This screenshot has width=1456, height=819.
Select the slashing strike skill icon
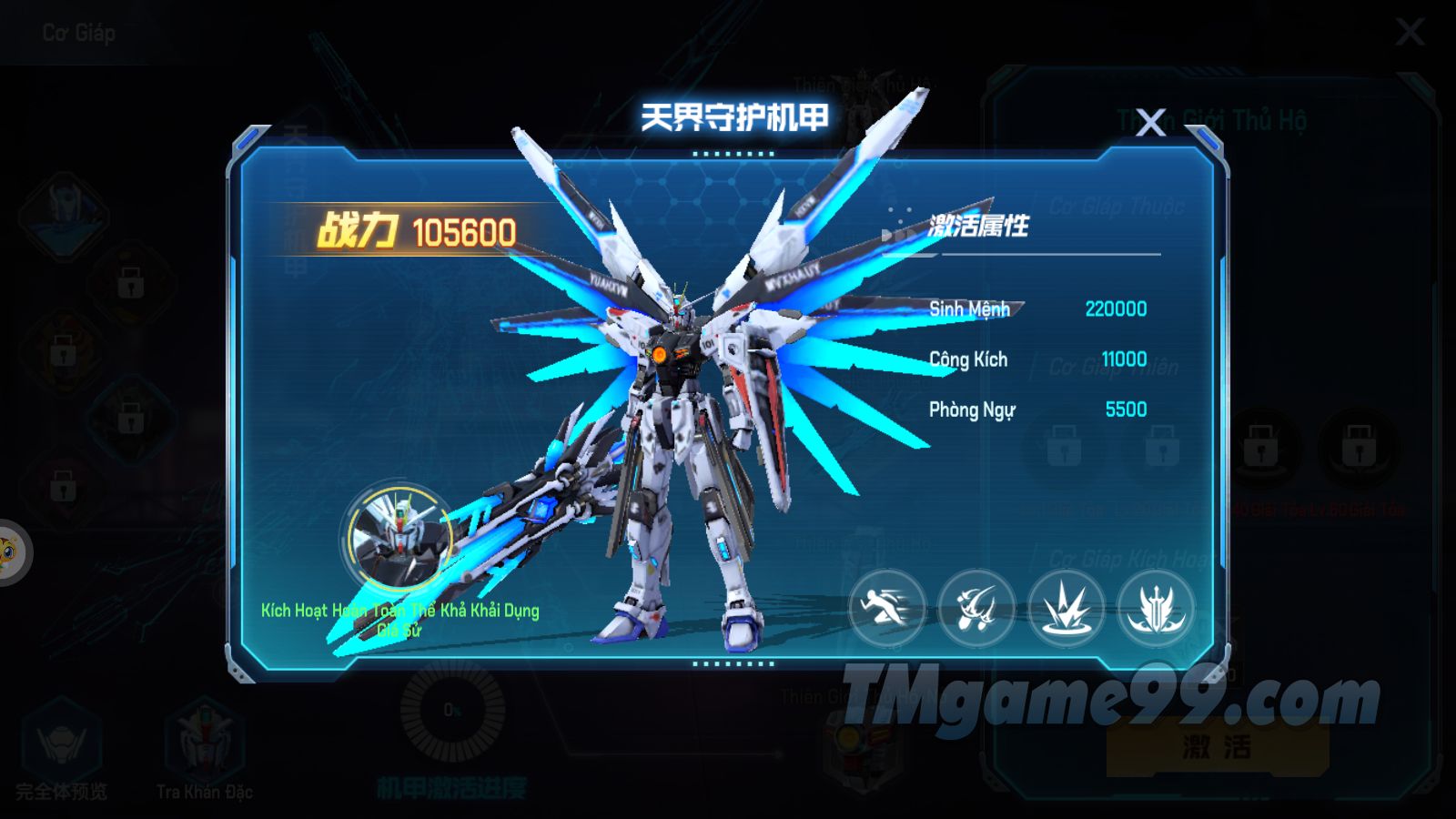(976, 608)
